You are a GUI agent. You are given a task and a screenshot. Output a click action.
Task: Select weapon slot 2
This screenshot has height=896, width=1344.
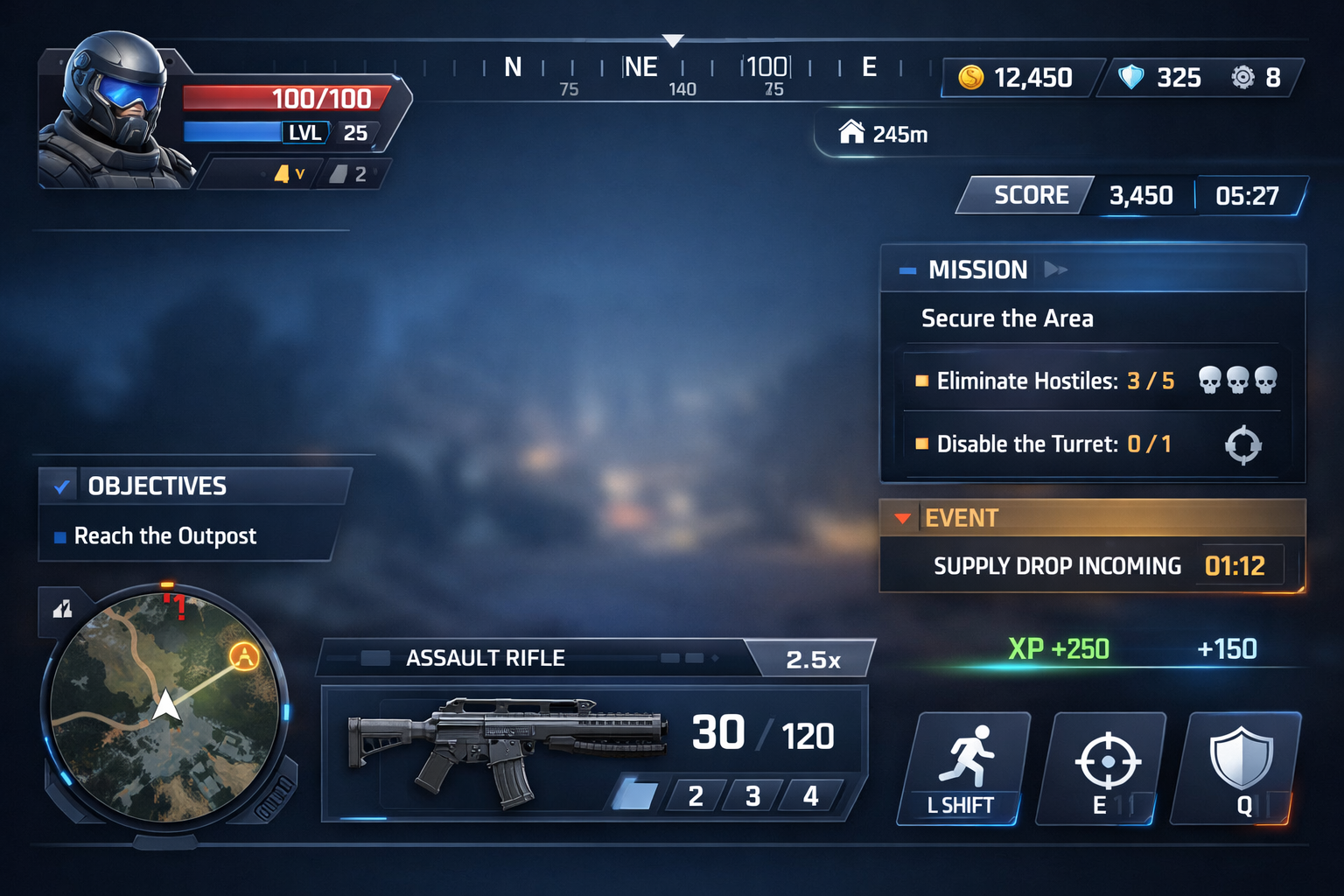coord(696,796)
